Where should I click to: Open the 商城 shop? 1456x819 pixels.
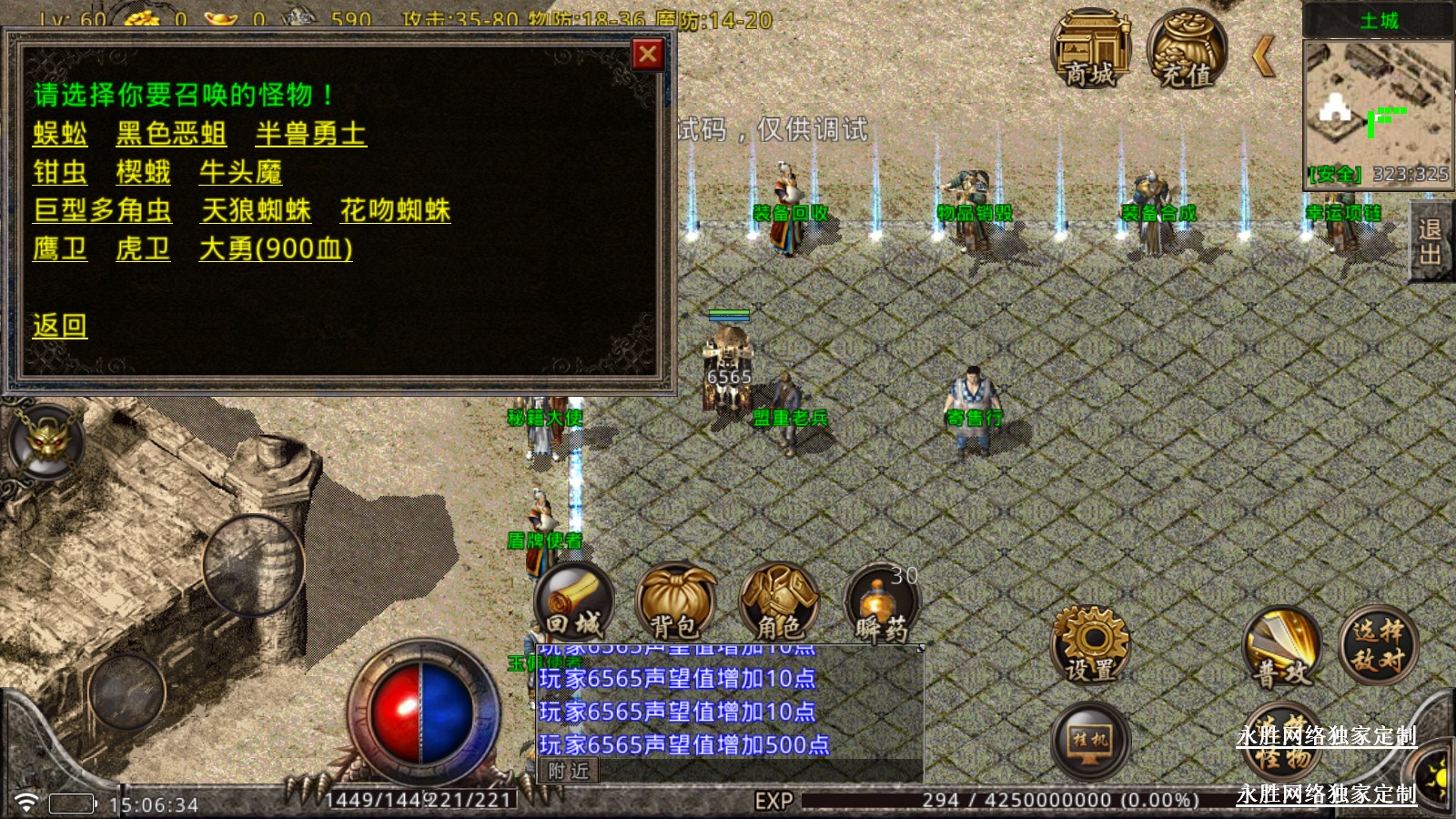(1090, 51)
